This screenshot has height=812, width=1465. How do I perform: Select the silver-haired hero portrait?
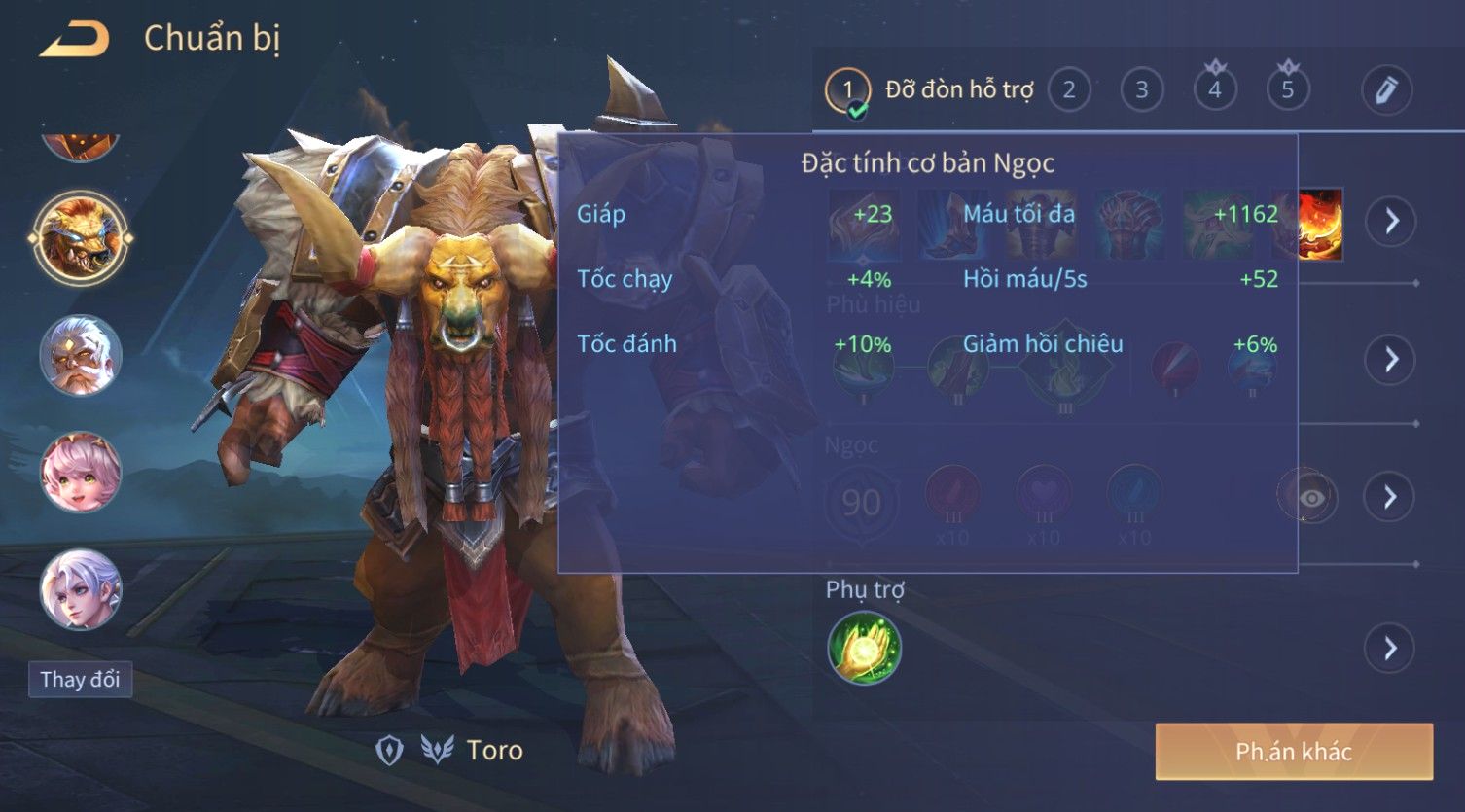coord(81,589)
